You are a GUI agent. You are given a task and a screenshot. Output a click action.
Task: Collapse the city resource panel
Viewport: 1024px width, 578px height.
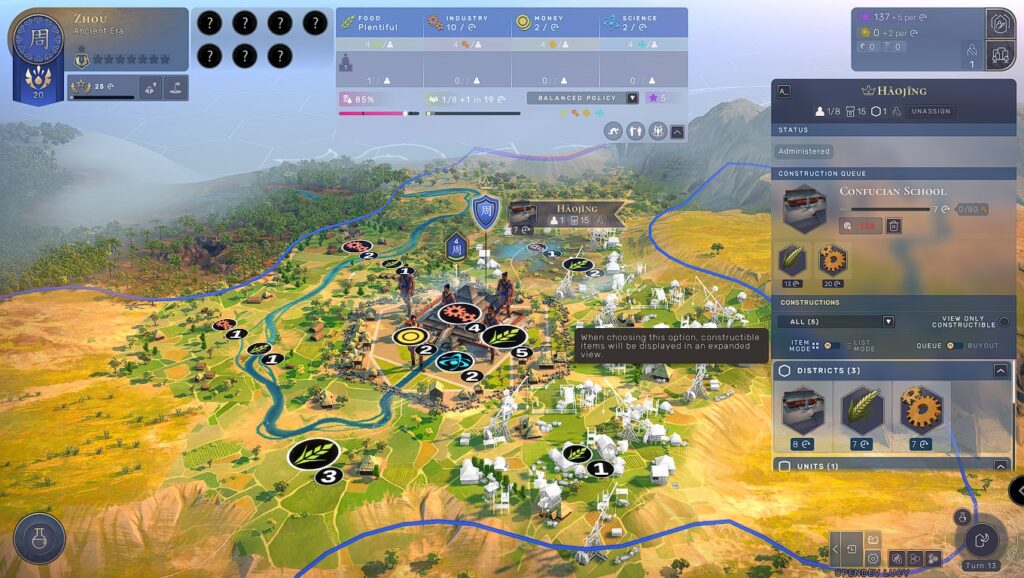[678, 131]
